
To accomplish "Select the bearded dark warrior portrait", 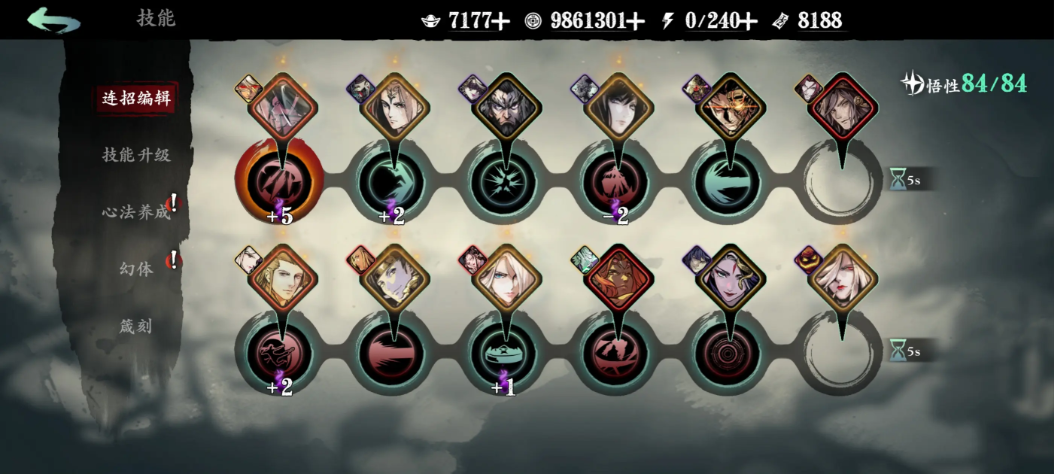I will click(506, 106).
